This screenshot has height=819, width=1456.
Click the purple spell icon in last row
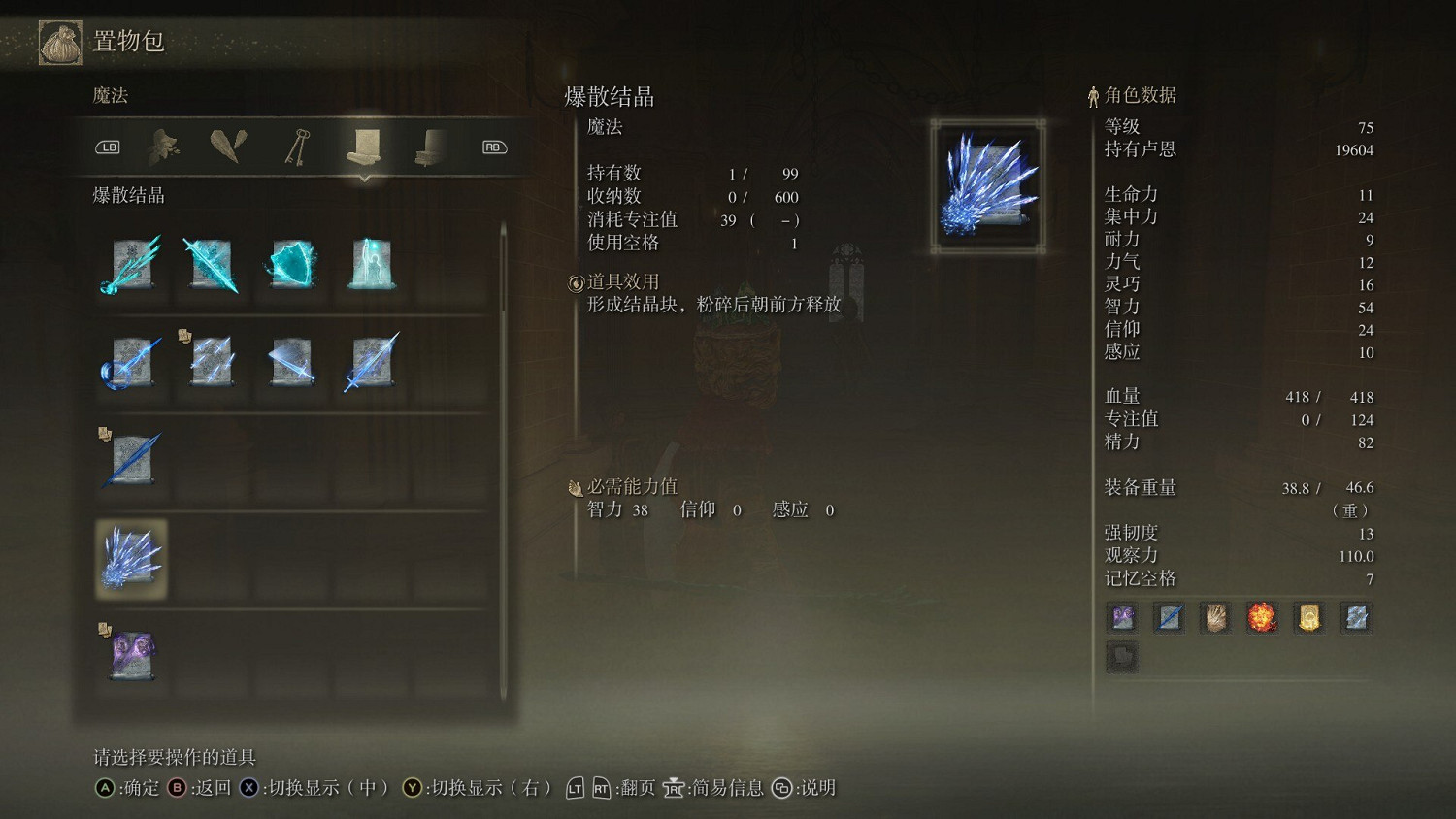130,655
